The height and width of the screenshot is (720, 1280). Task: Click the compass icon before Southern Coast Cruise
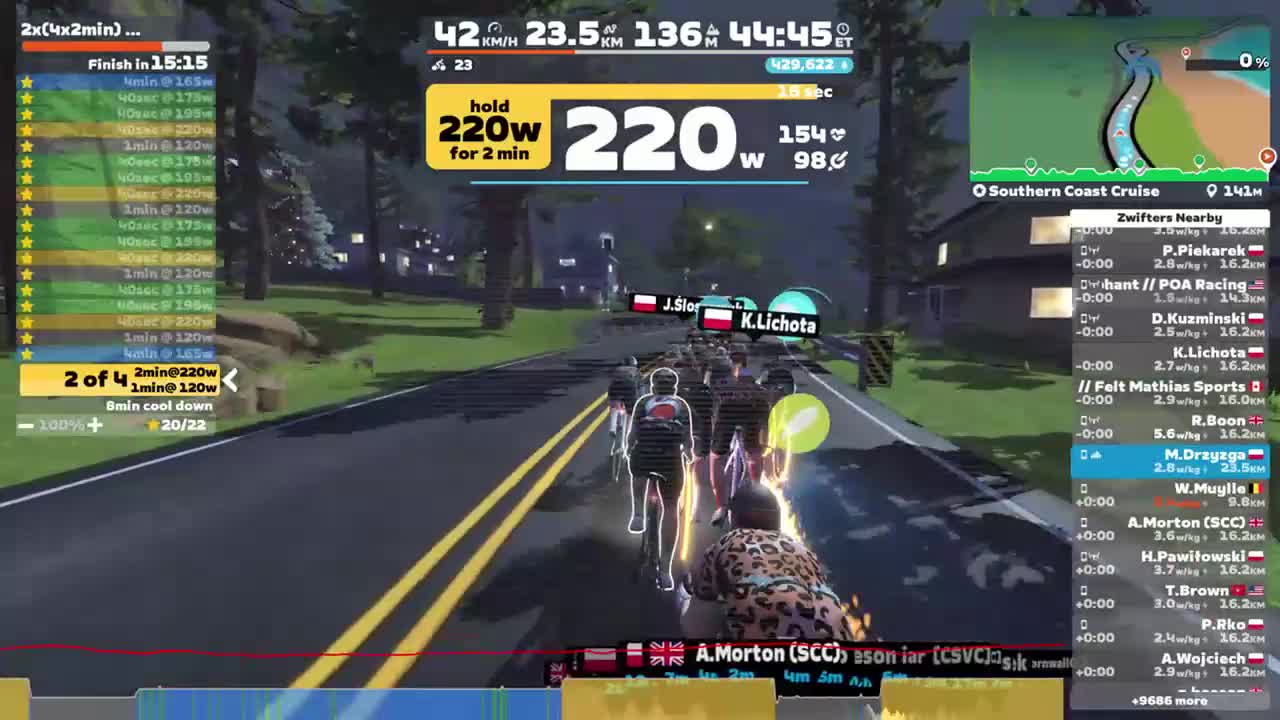click(979, 191)
